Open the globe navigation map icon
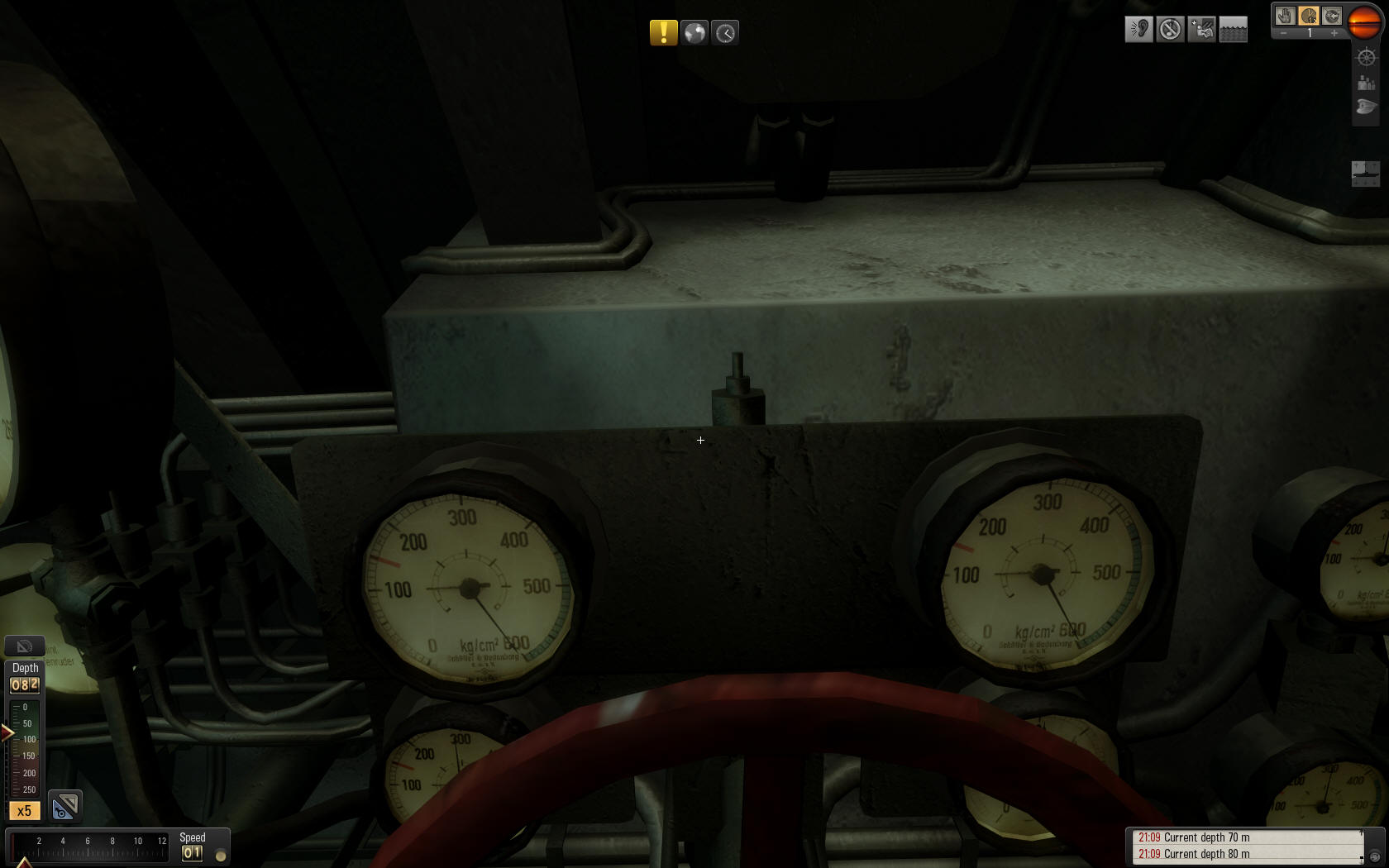The image size is (1389, 868). [694, 33]
